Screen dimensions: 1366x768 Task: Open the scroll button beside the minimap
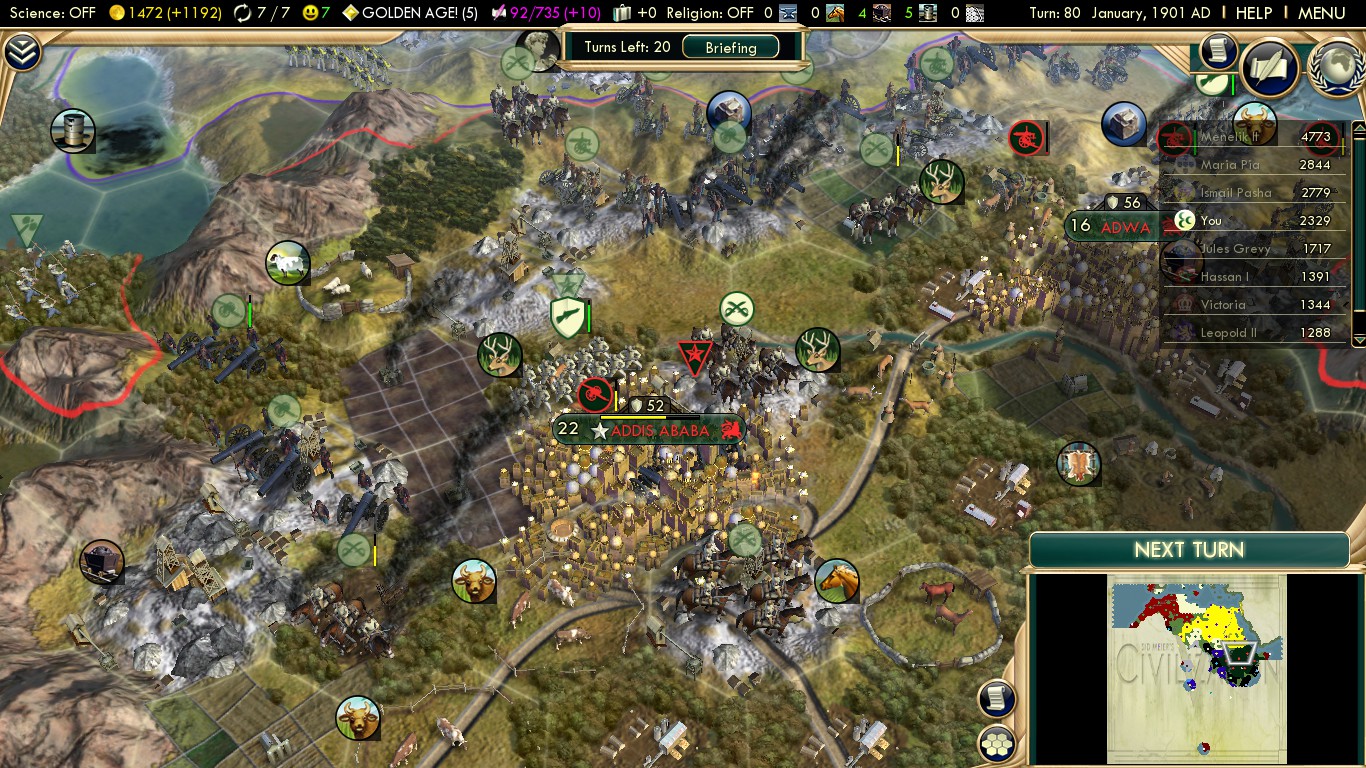pos(997,699)
